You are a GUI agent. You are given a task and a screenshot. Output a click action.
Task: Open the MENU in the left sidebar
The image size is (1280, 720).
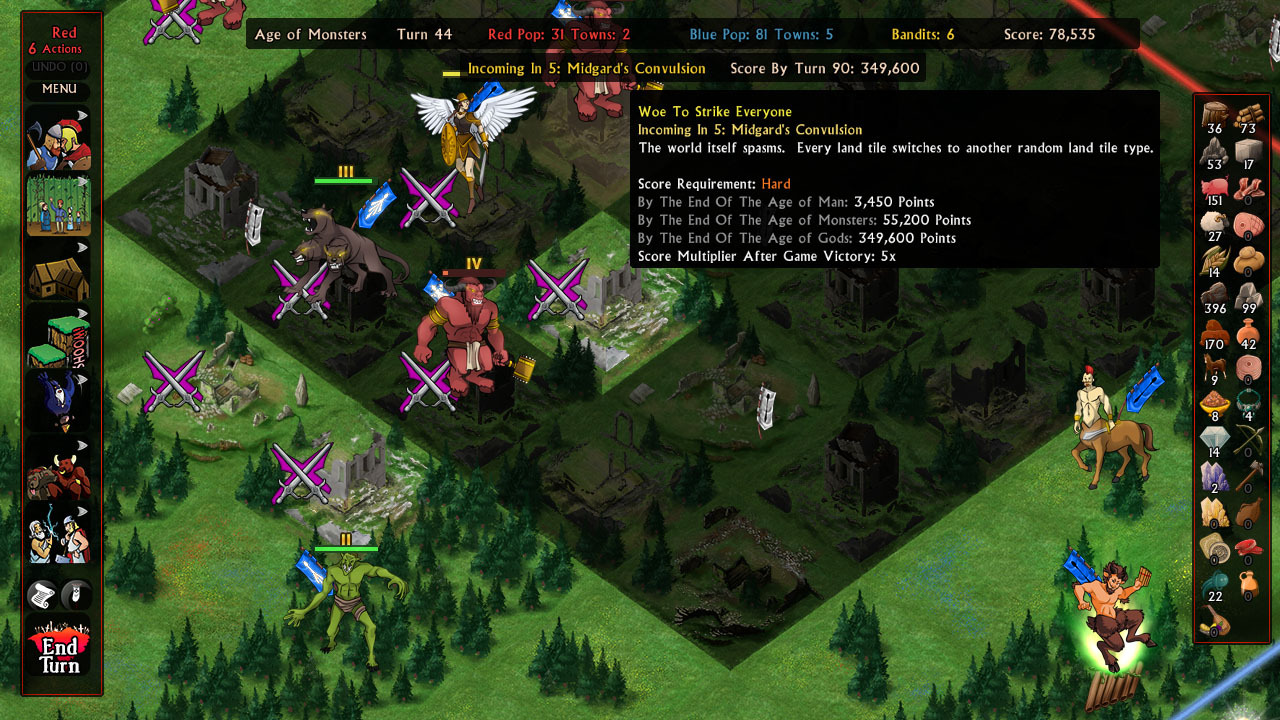(x=57, y=89)
